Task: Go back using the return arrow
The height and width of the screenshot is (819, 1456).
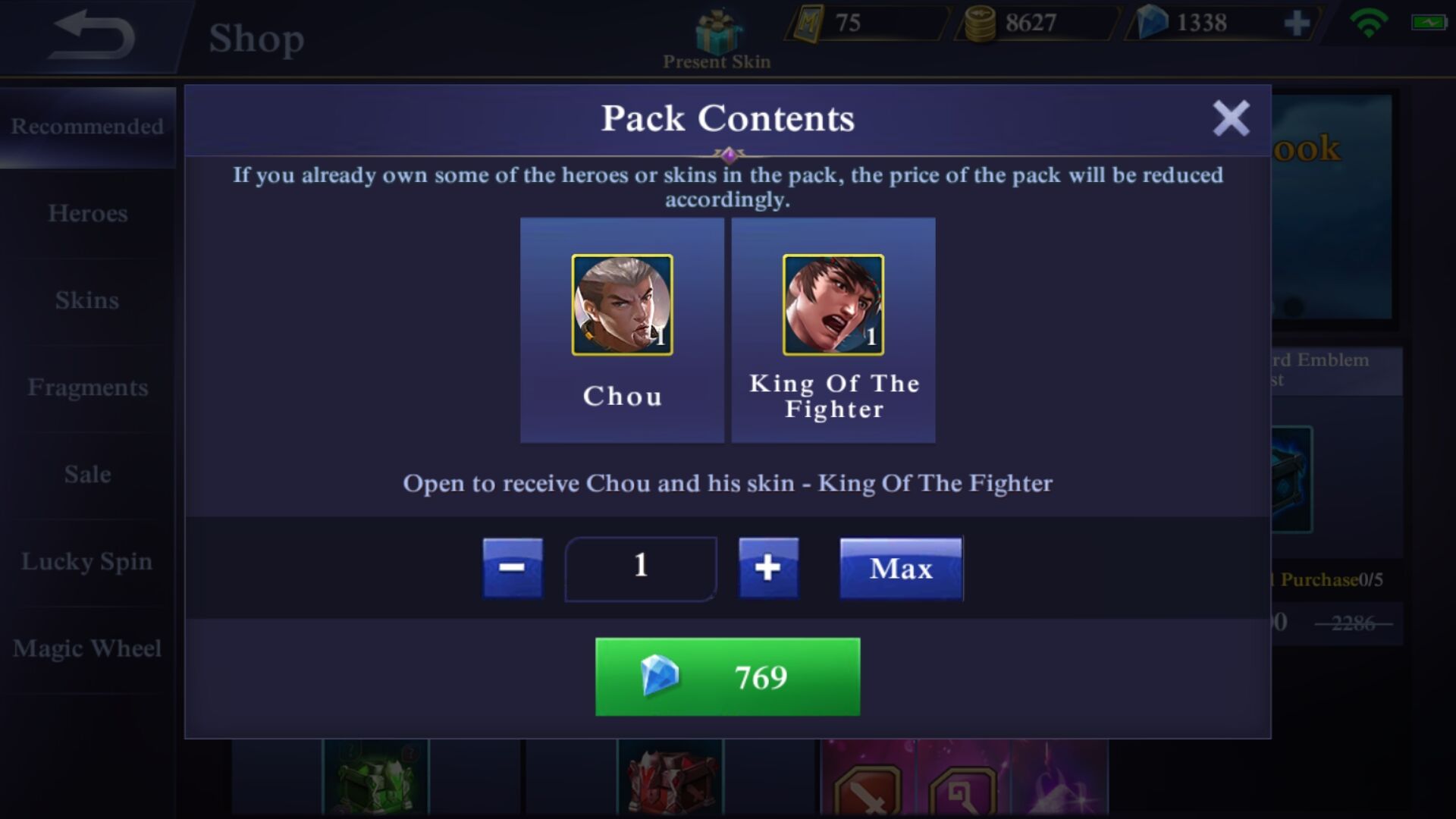Action: [x=91, y=35]
